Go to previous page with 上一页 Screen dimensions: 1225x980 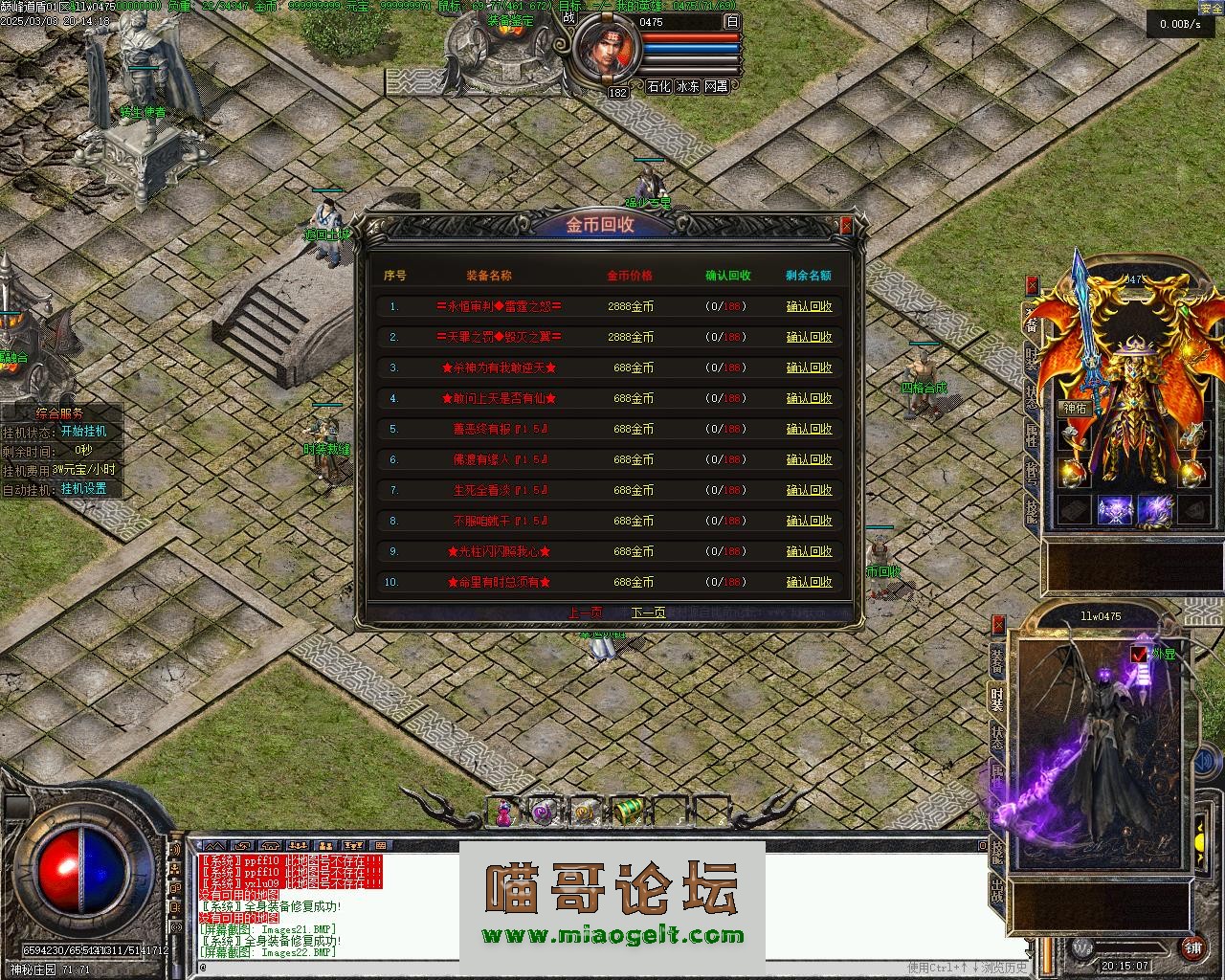tap(585, 612)
